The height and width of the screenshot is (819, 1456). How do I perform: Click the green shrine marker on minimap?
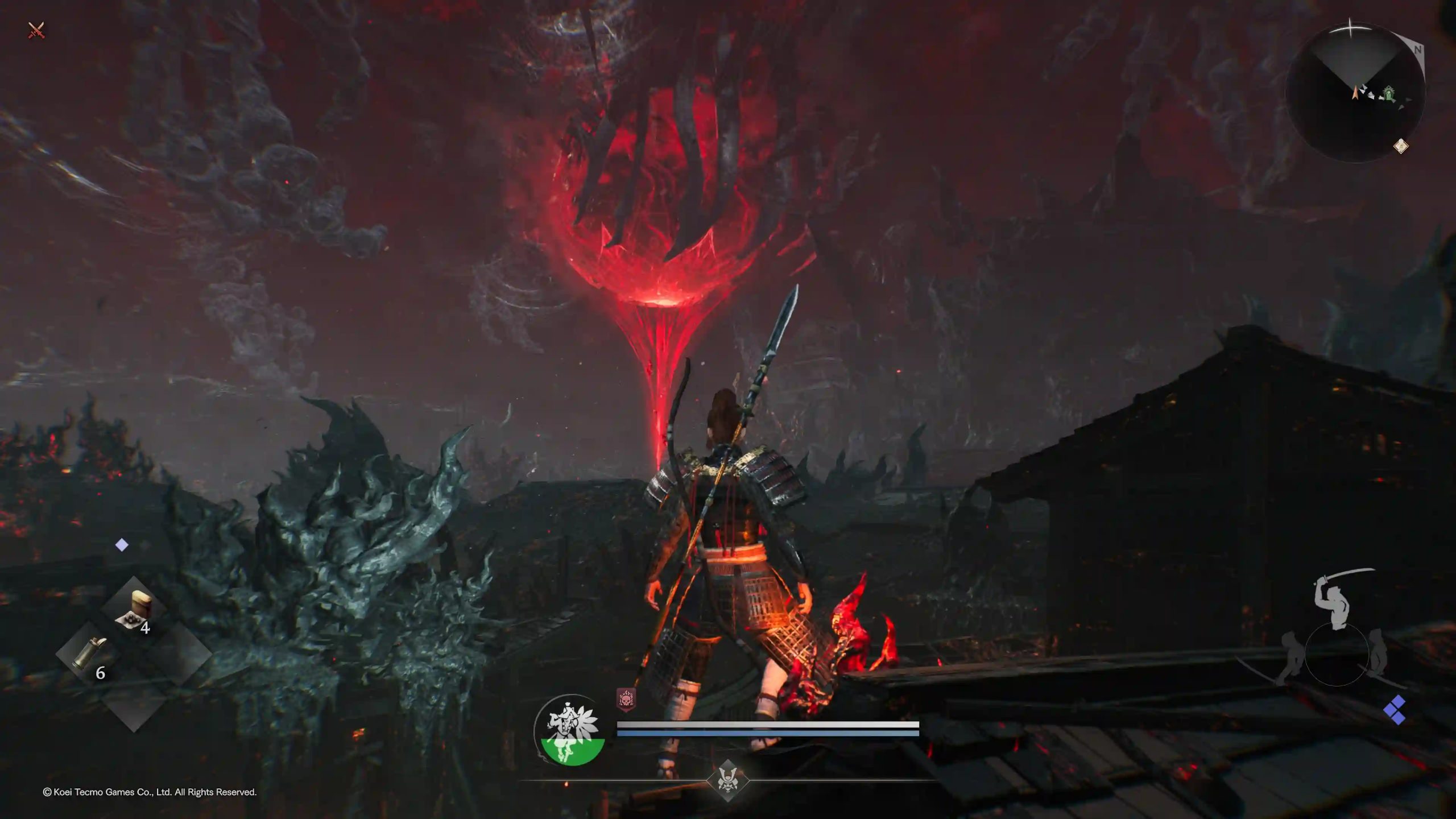point(1390,93)
